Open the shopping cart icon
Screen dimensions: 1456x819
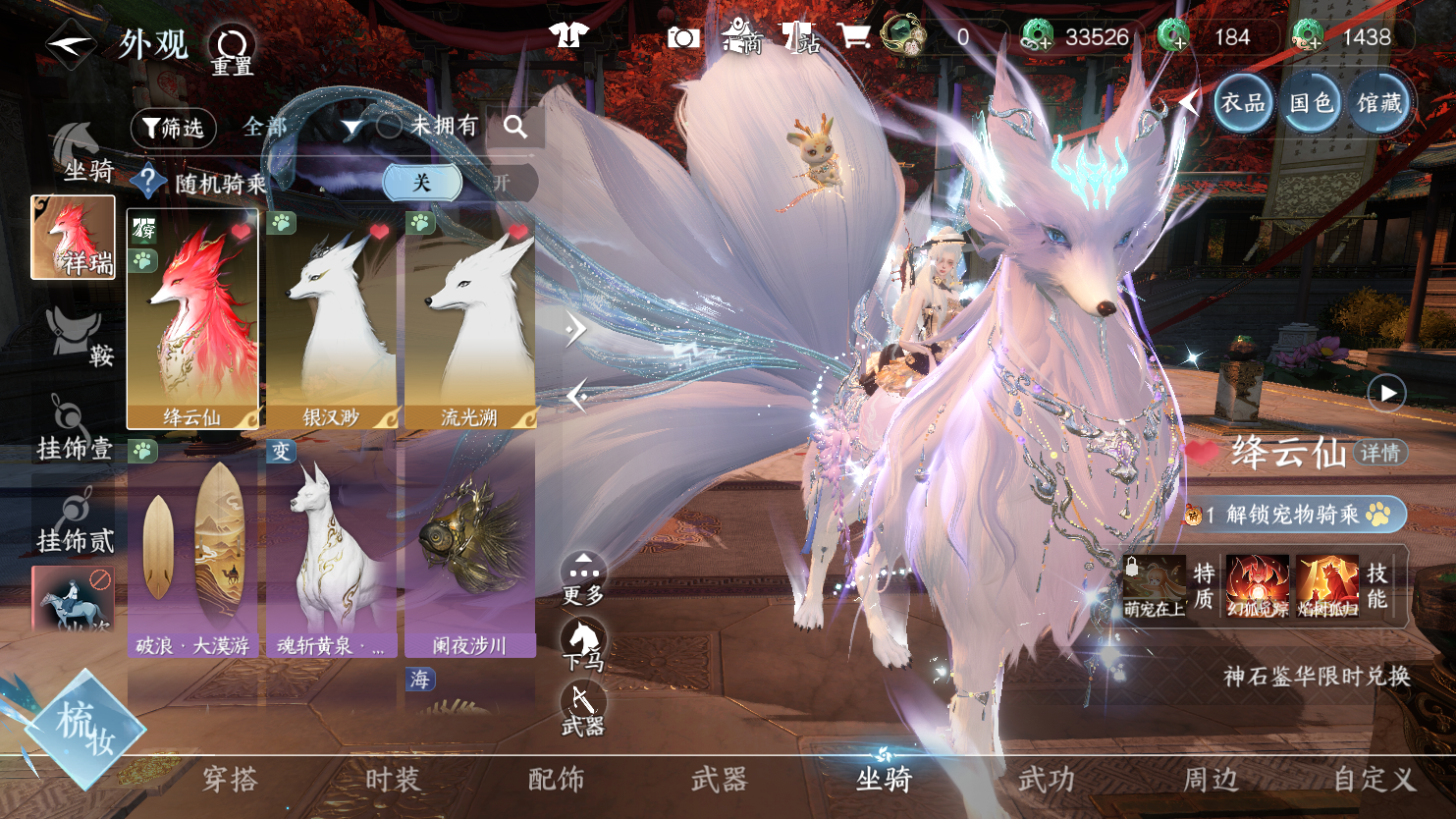854,37
